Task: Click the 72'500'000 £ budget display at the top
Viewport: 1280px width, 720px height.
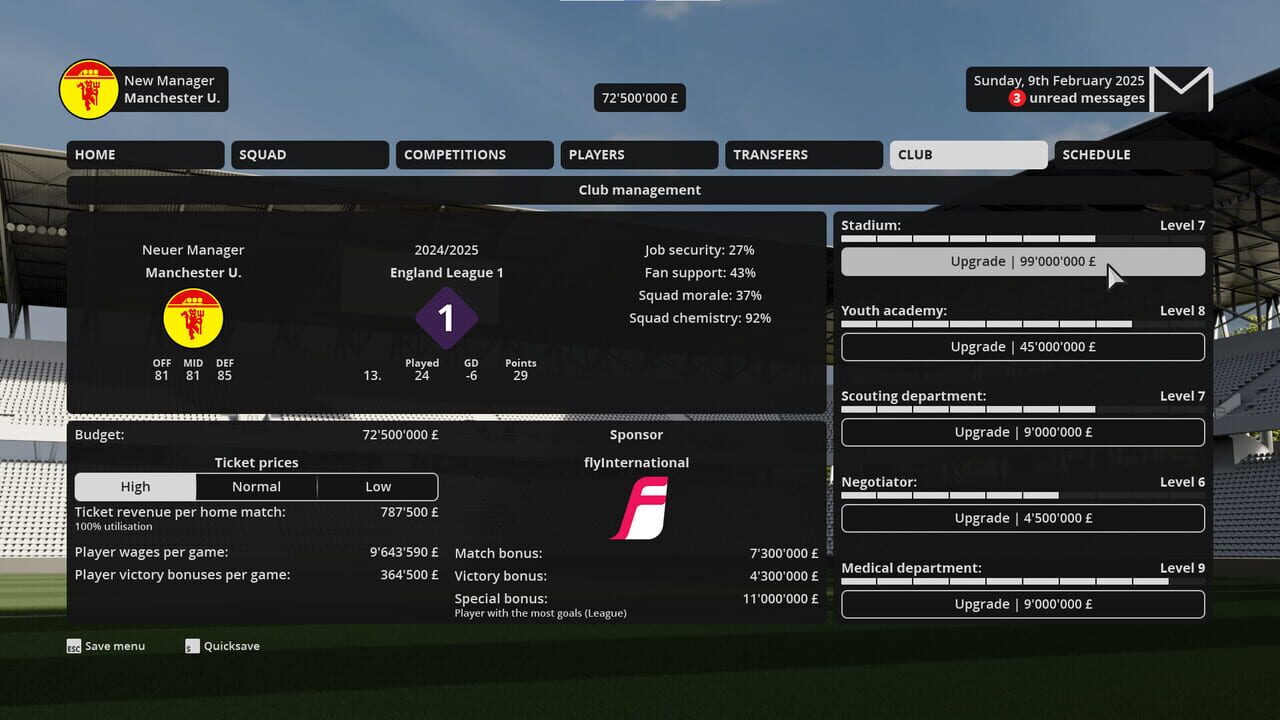Action: (x=638, y=97)
